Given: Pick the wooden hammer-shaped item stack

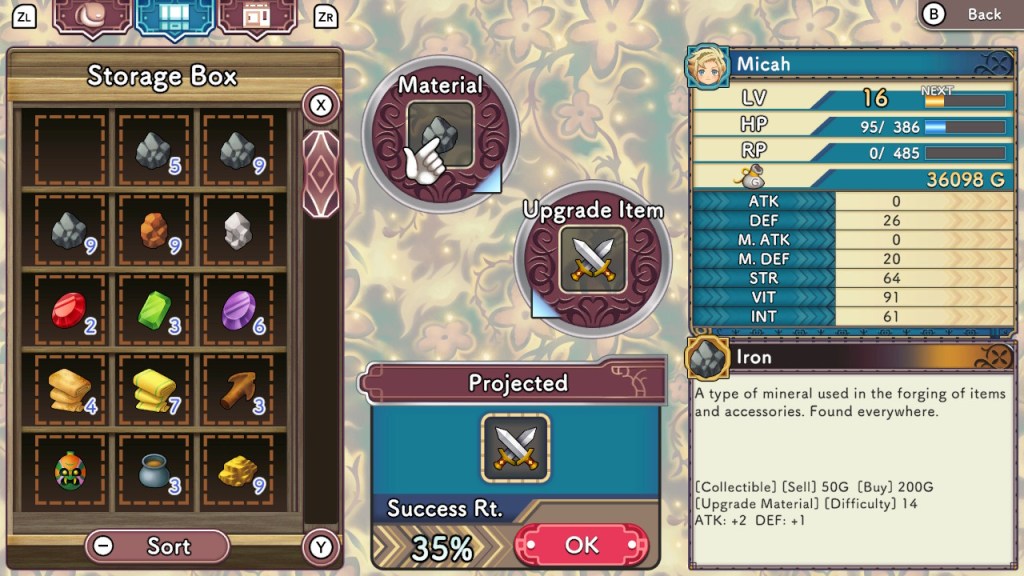Looking at the screenshot, I should [x=237, y=390].
